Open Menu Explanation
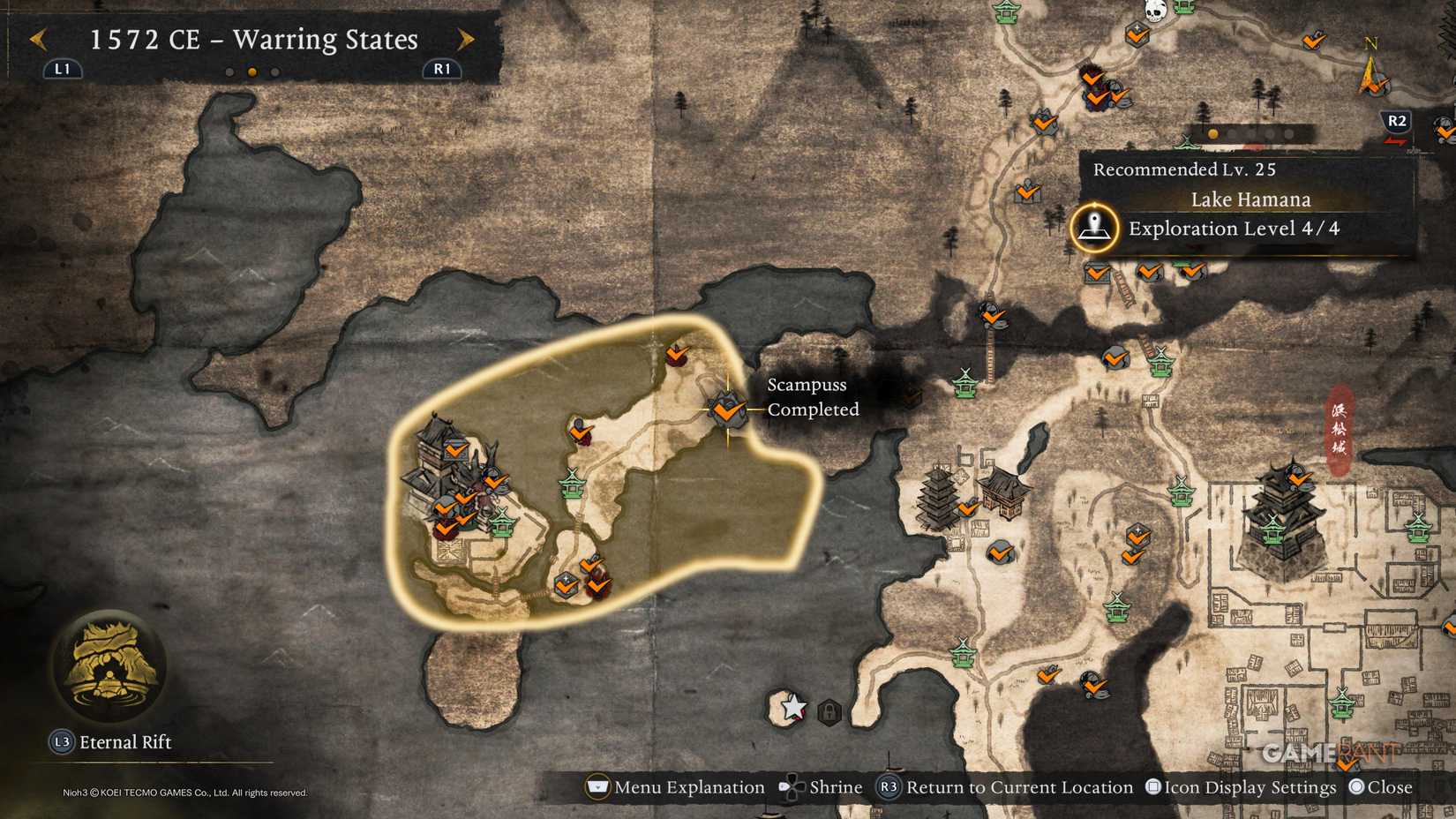Screen dimensions: 1456x819 pos(598,787)
